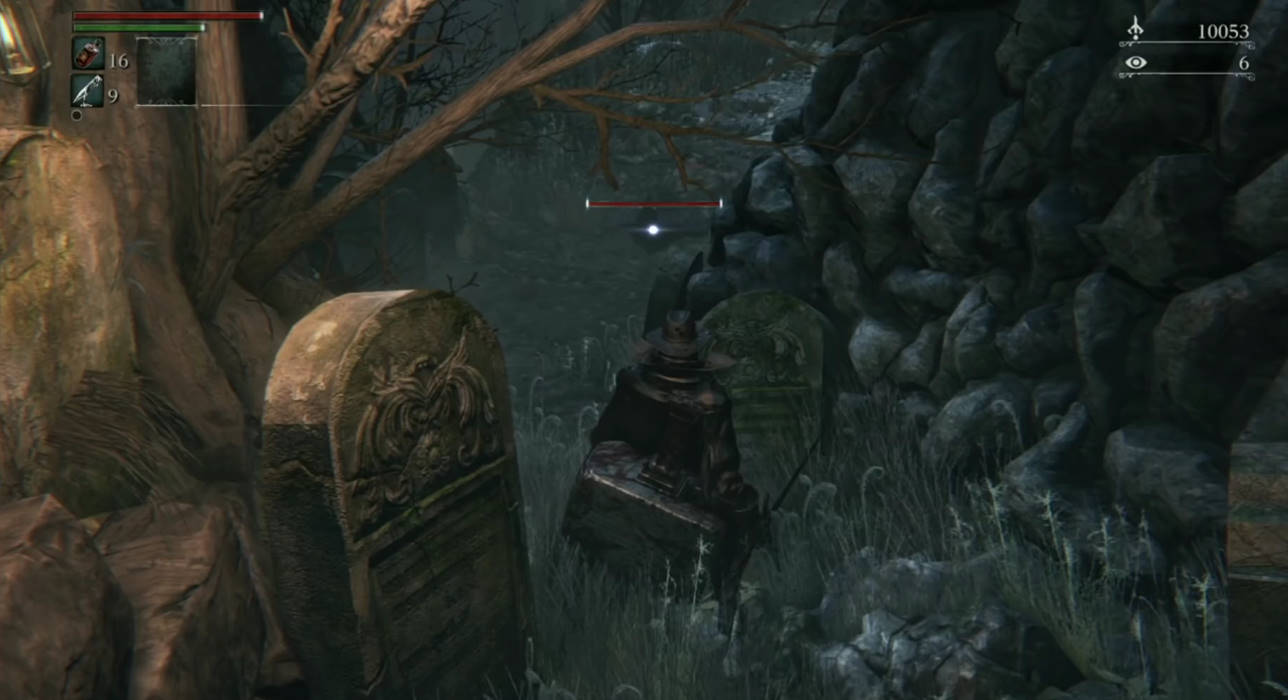Screen dimensions: 1288x700
Task: Select the Blood Vial item icon
Action: (88, 54)
